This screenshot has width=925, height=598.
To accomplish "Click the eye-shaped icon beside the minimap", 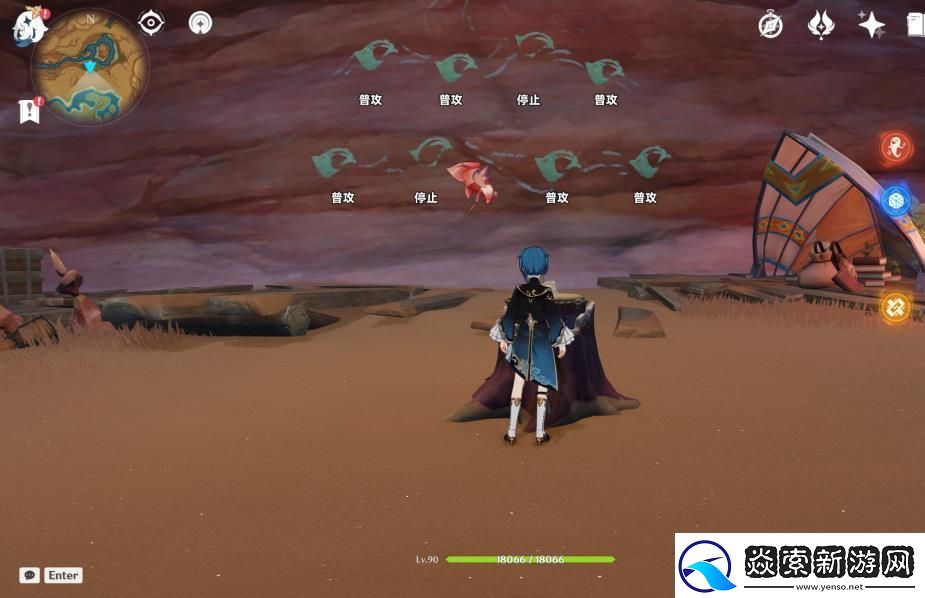I will click(x=151, y=22).
